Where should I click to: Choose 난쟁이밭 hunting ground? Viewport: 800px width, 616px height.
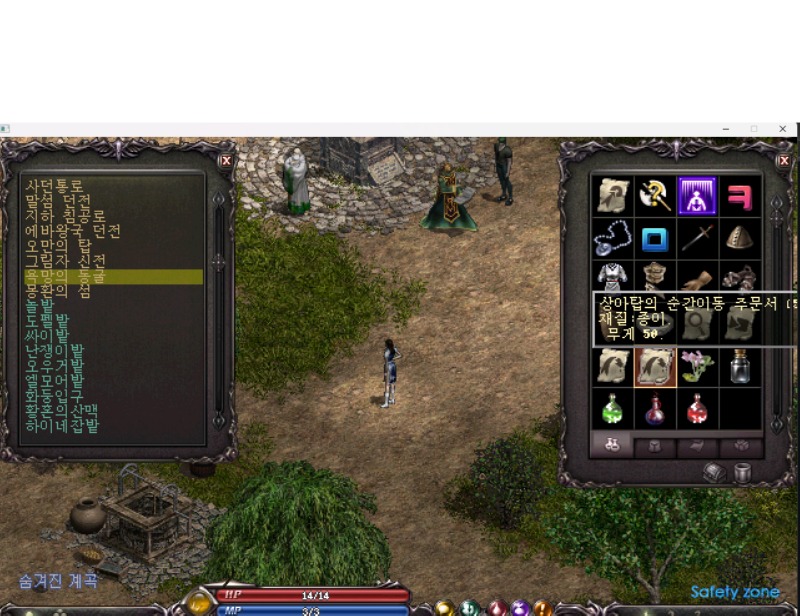(55, 351)
